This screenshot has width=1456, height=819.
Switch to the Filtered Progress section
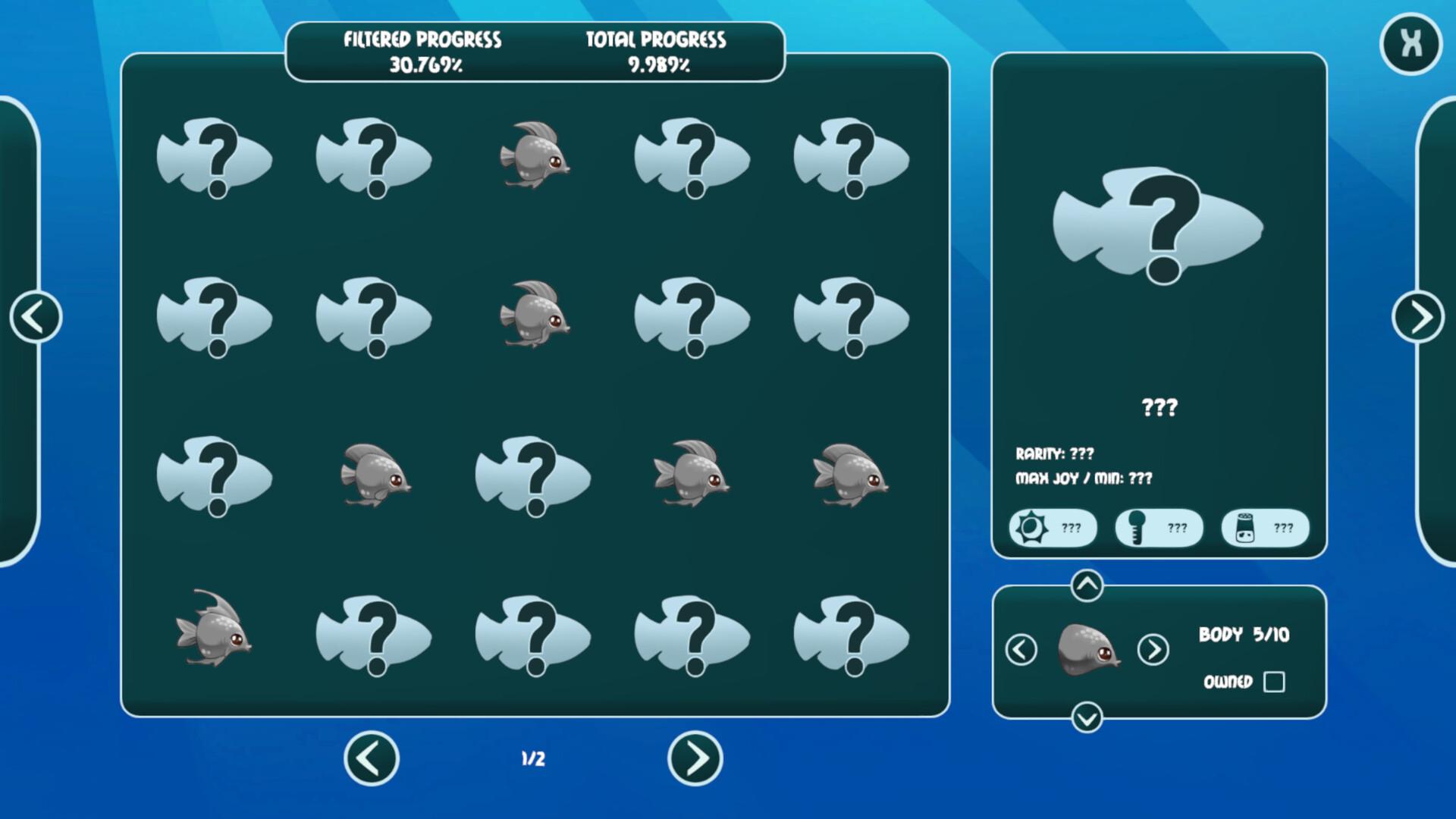pos(422,52)
